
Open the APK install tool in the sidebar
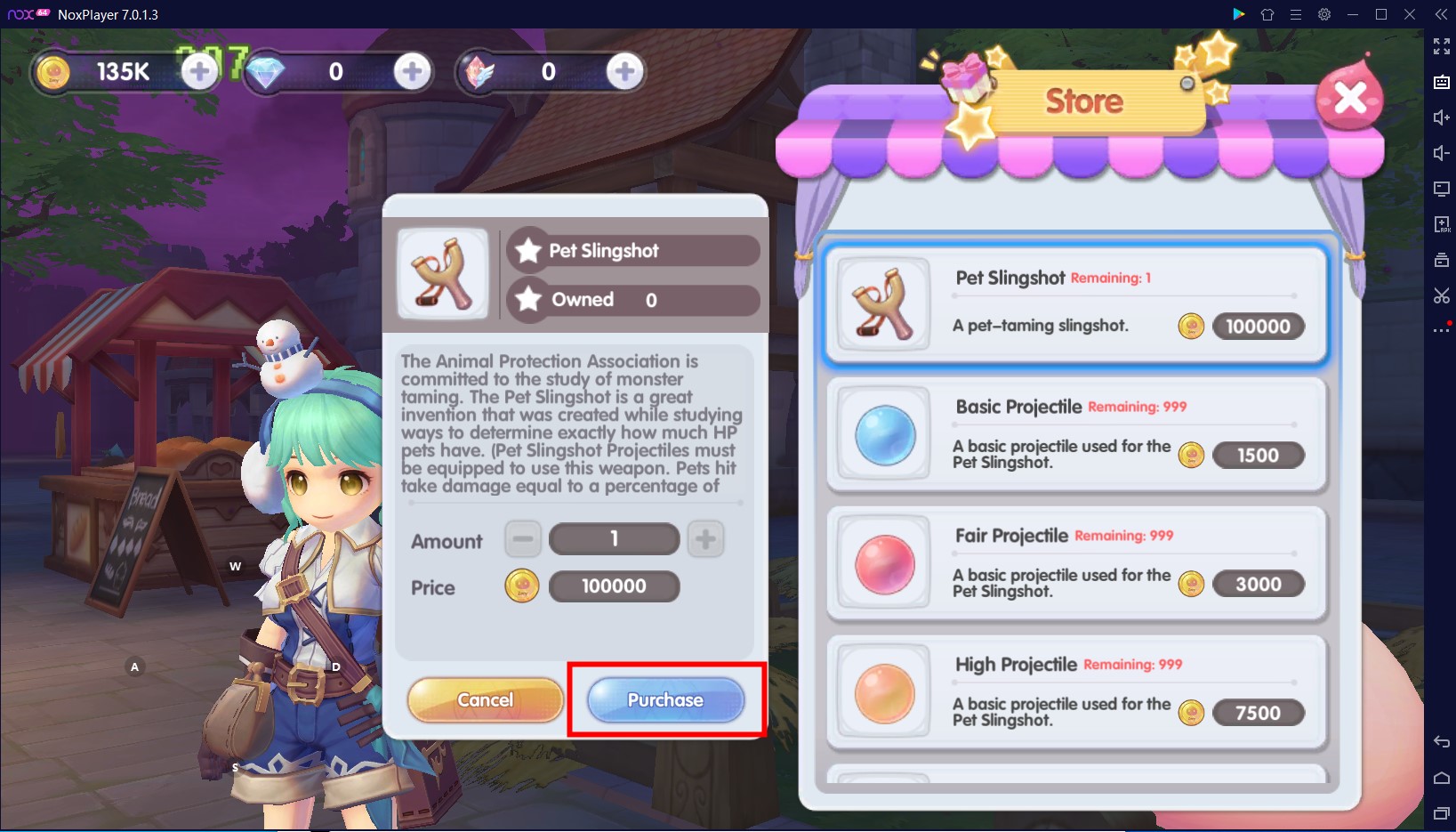[x=1443, y=224]
